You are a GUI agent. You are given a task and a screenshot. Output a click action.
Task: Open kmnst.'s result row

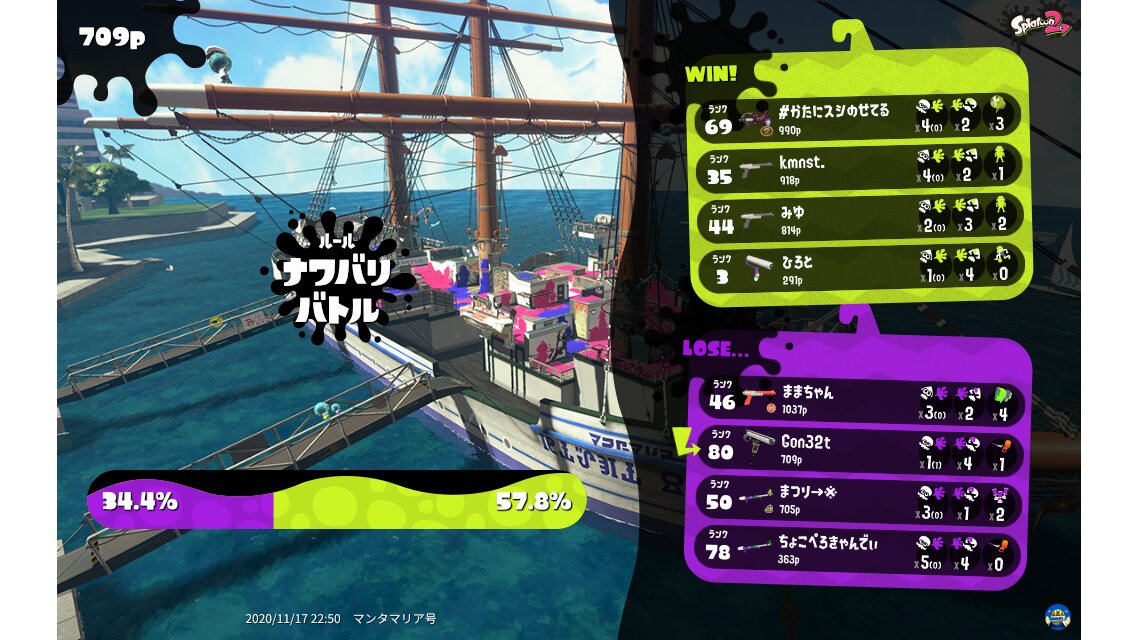860,166
